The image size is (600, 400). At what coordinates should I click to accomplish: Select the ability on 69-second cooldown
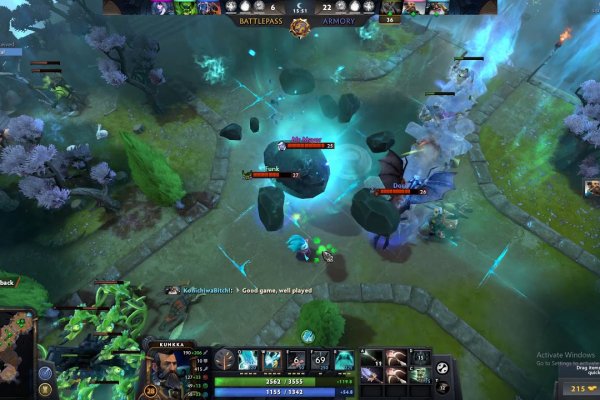point(319,360)
